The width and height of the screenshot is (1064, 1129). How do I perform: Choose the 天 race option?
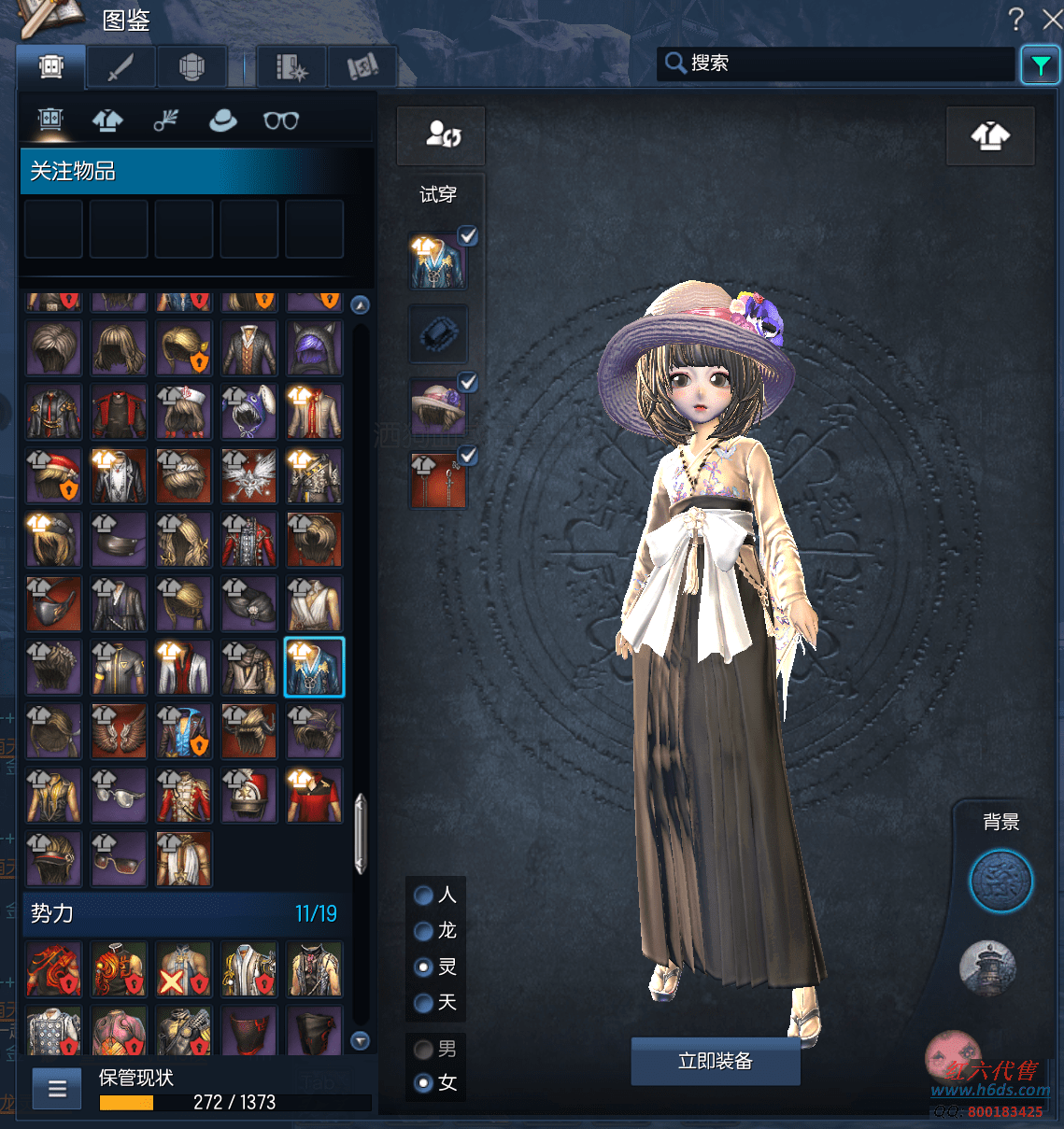pyautogui.click(x=424, y=1003)
